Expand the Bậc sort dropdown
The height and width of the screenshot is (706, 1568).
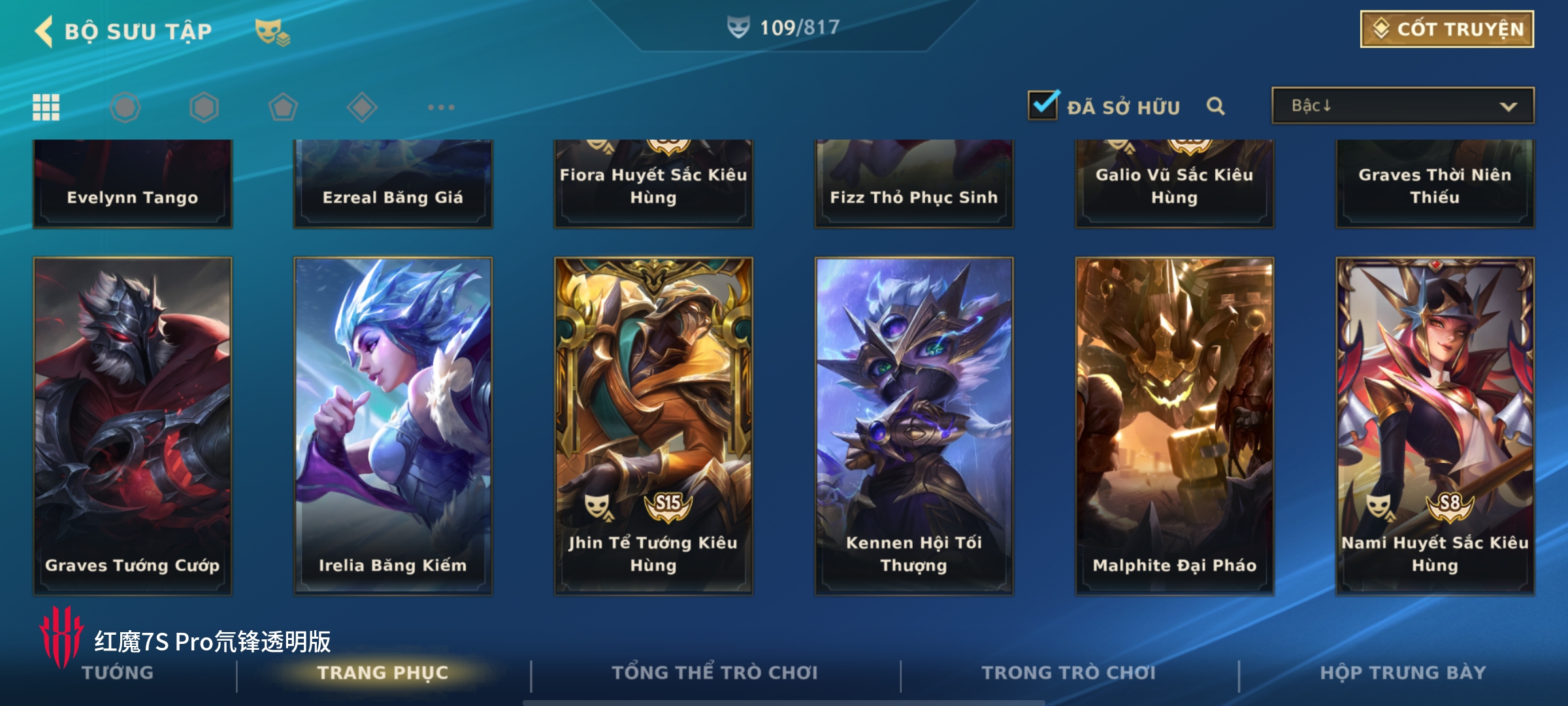coord(1403,106)
